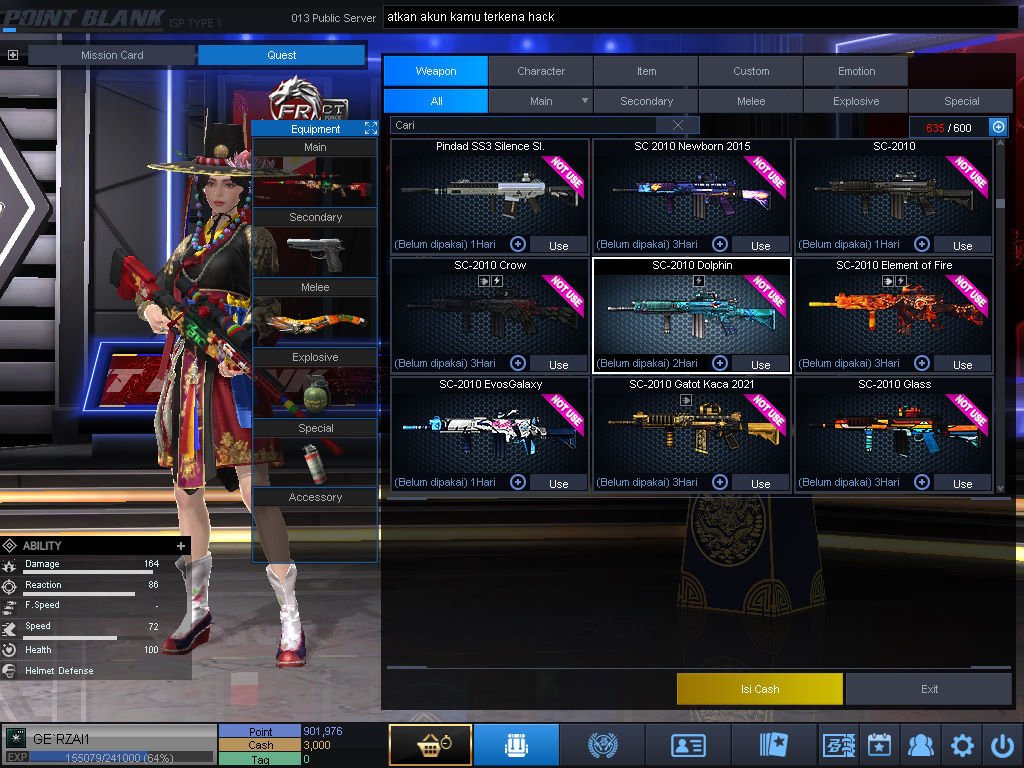Viewport: 1024px width, 768px height.
Task: Open the Quest tab
Action: coord(282,55)
